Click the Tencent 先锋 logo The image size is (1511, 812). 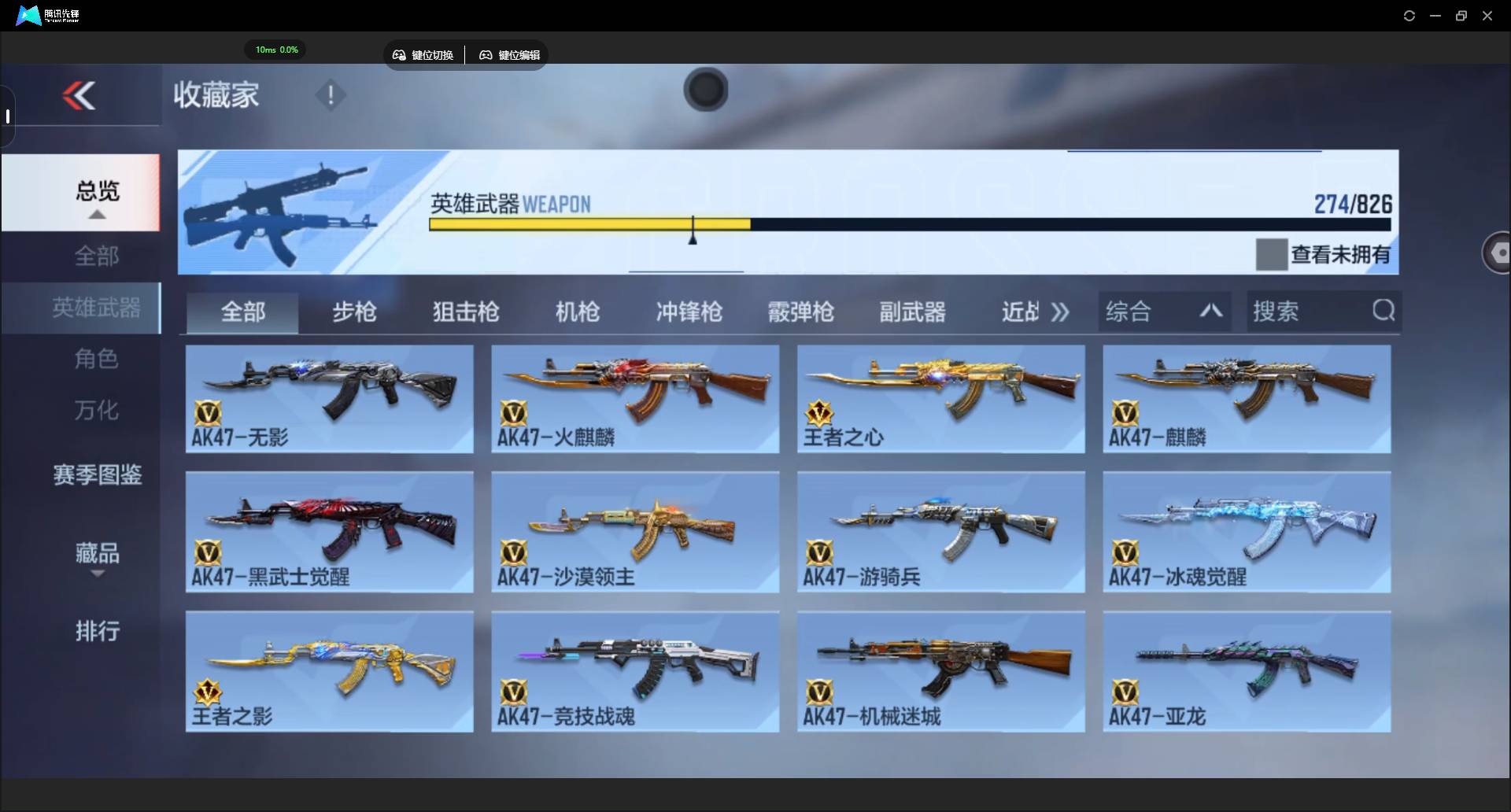tap(28, 15)
